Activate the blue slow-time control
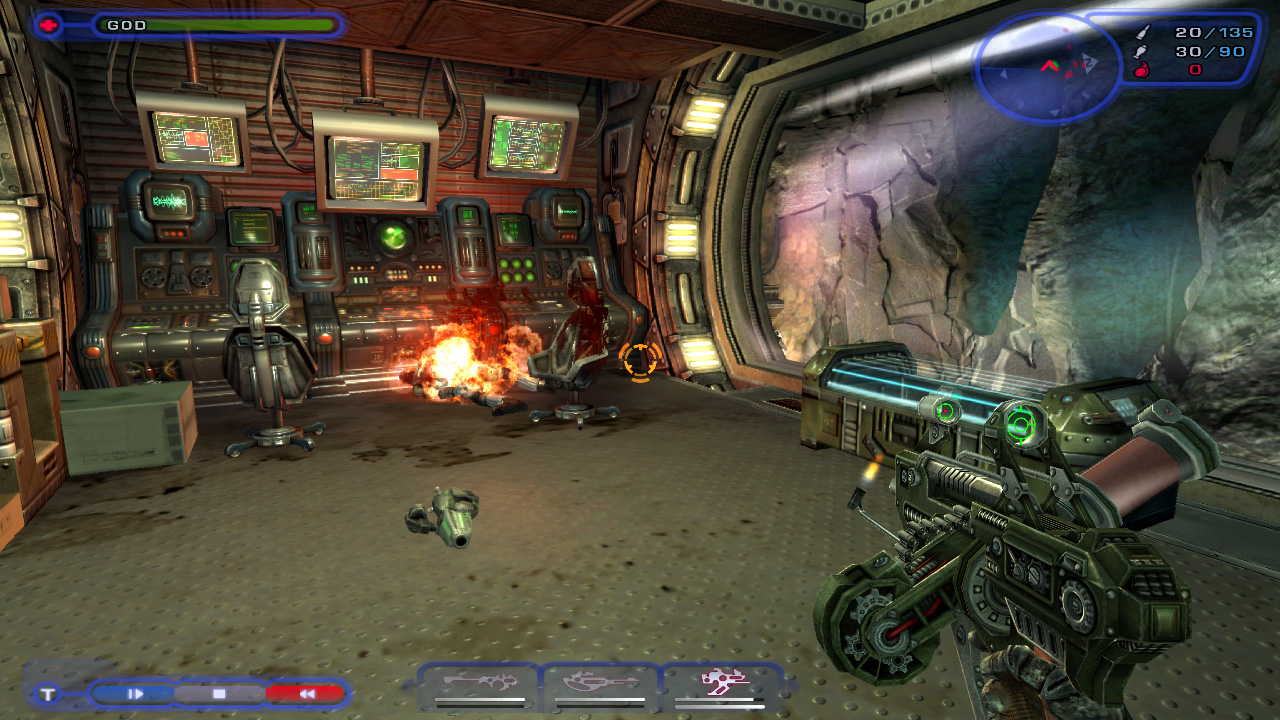 (x=135, y=693)
